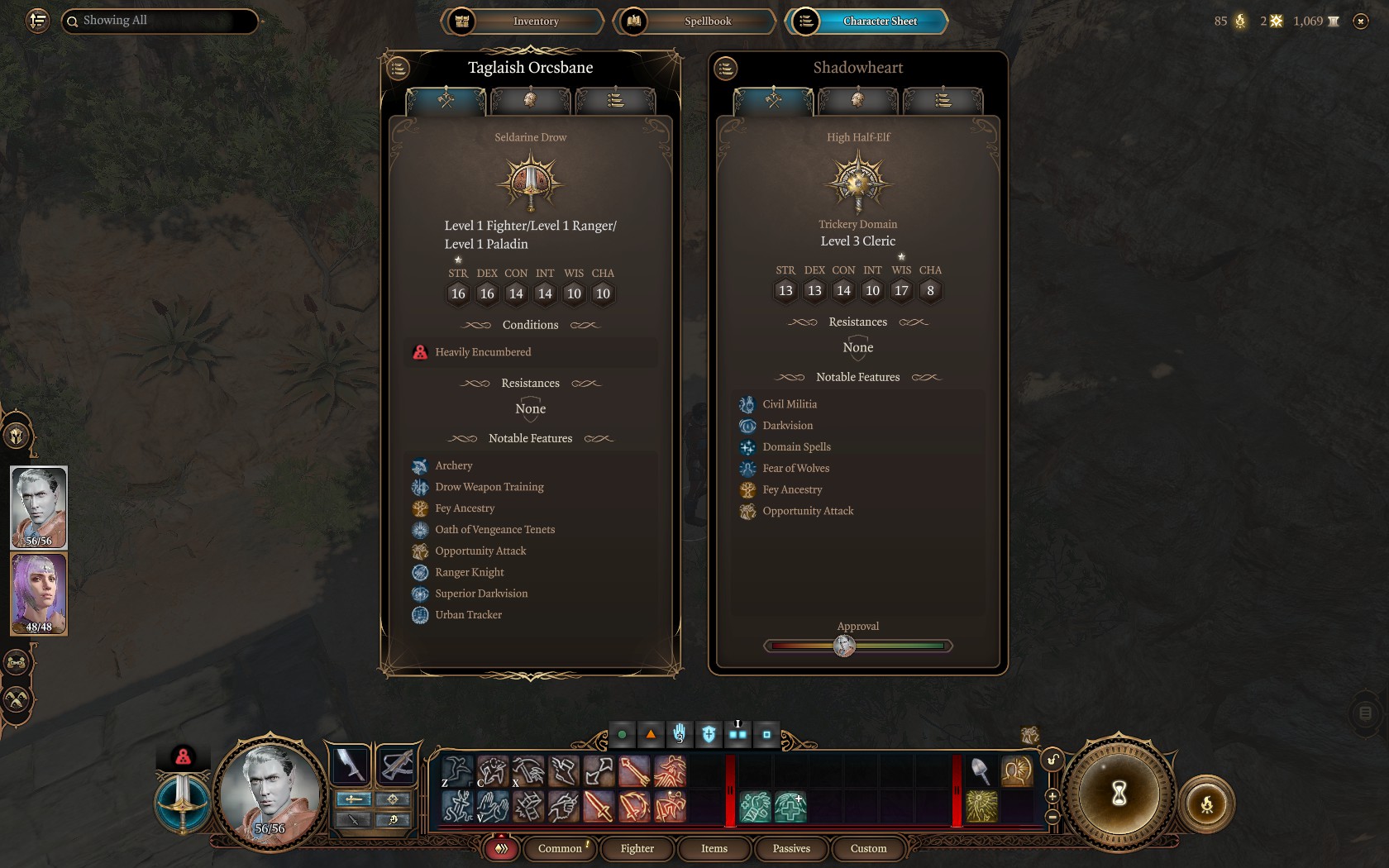Viewport: 1389px width, 868px height.
Task: Switch hotbar to the Common category
Action: [x=560, y=848]
